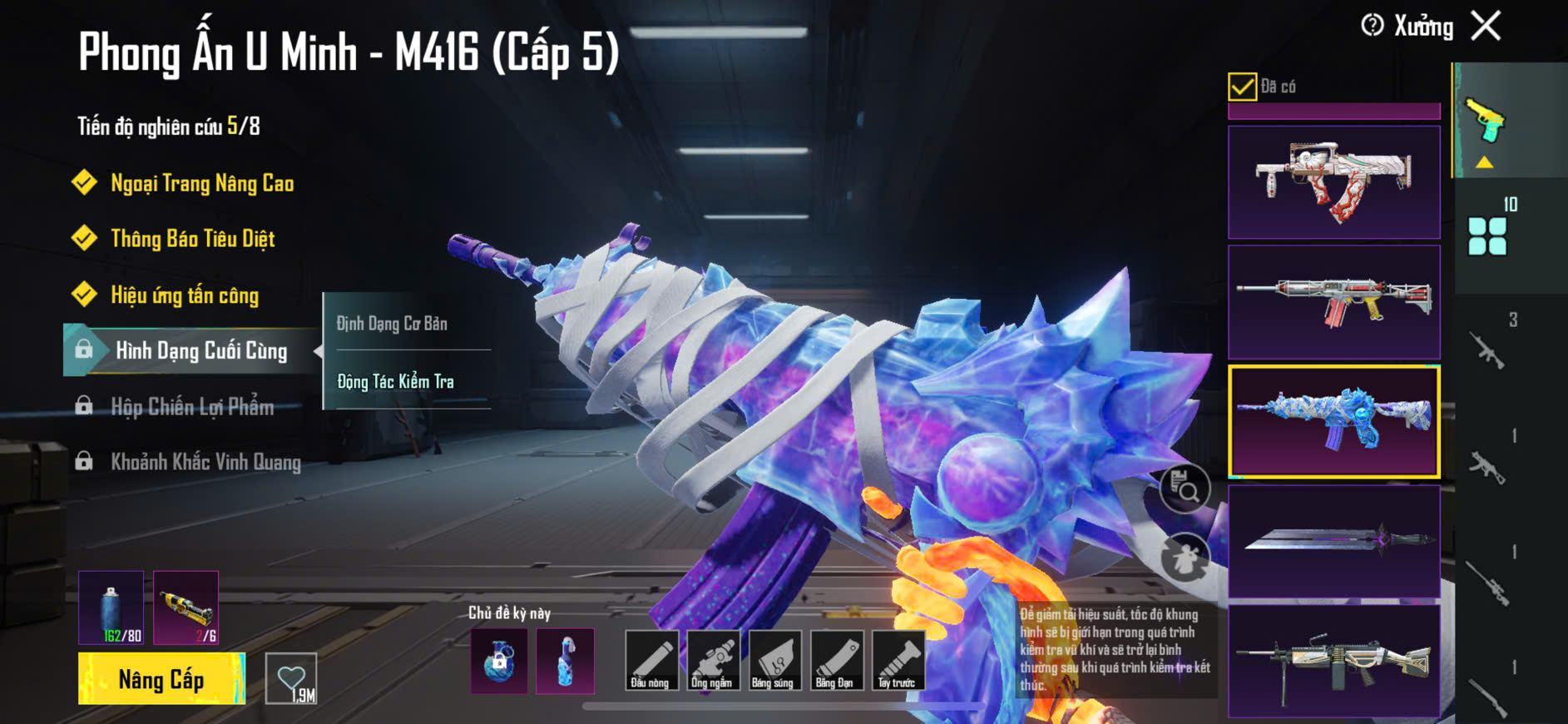This screenshot has width=1568, height=724.
Task: Switch to the yellow pistol category tab
Action: pyautogui.click(x=1486, y=123)
